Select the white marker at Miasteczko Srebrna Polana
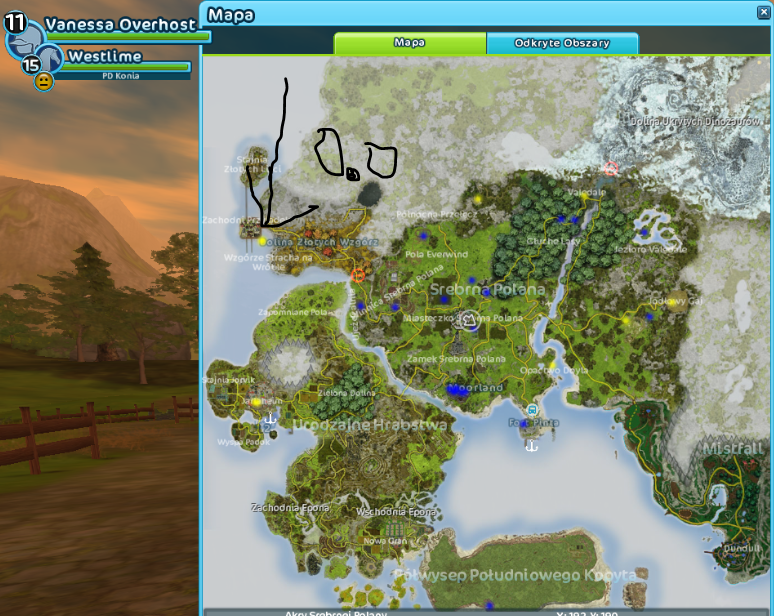The height and width of the screenshot is (616, 774). coord(468,321)
